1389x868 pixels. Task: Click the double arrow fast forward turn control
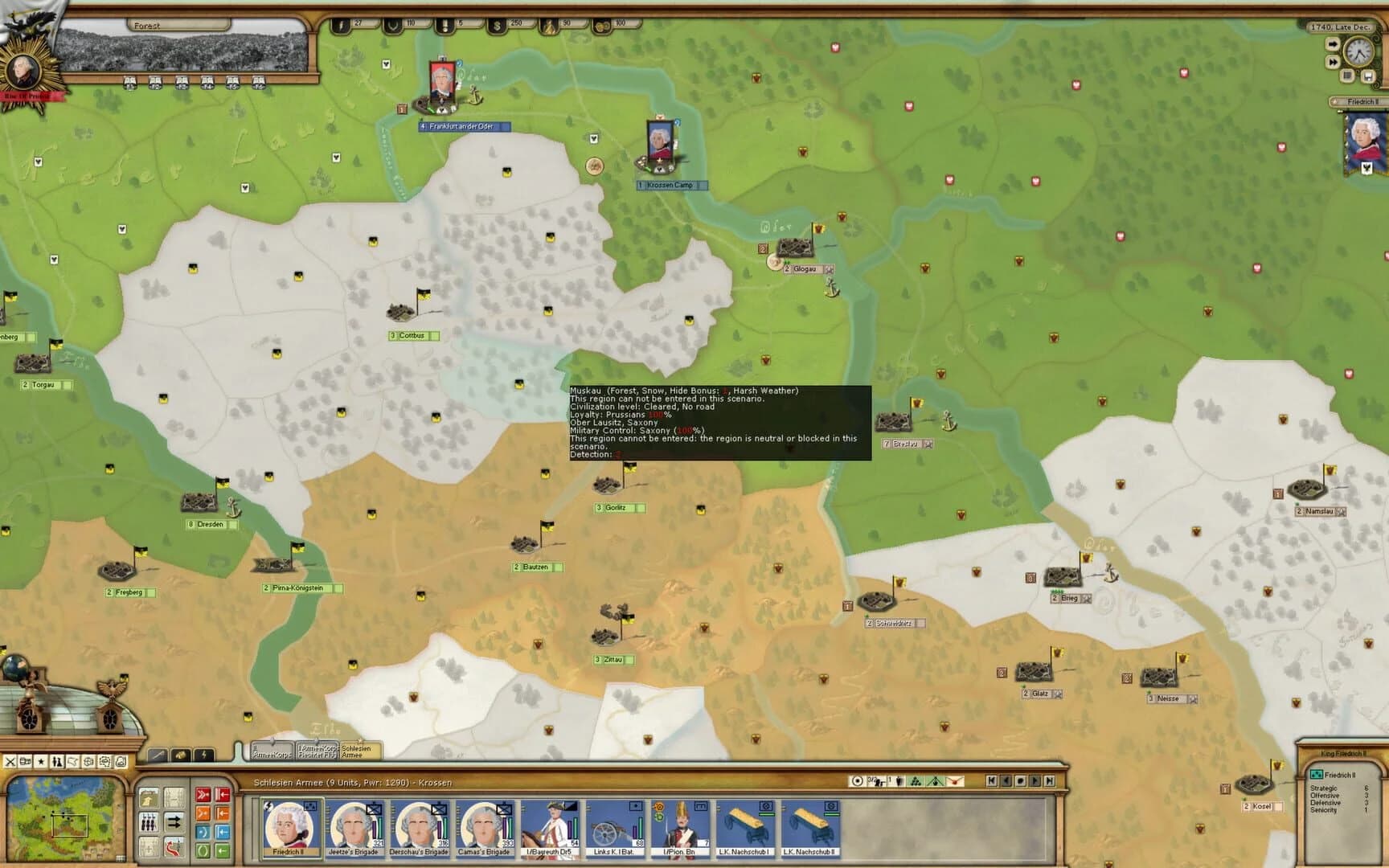click(1333, 61)
